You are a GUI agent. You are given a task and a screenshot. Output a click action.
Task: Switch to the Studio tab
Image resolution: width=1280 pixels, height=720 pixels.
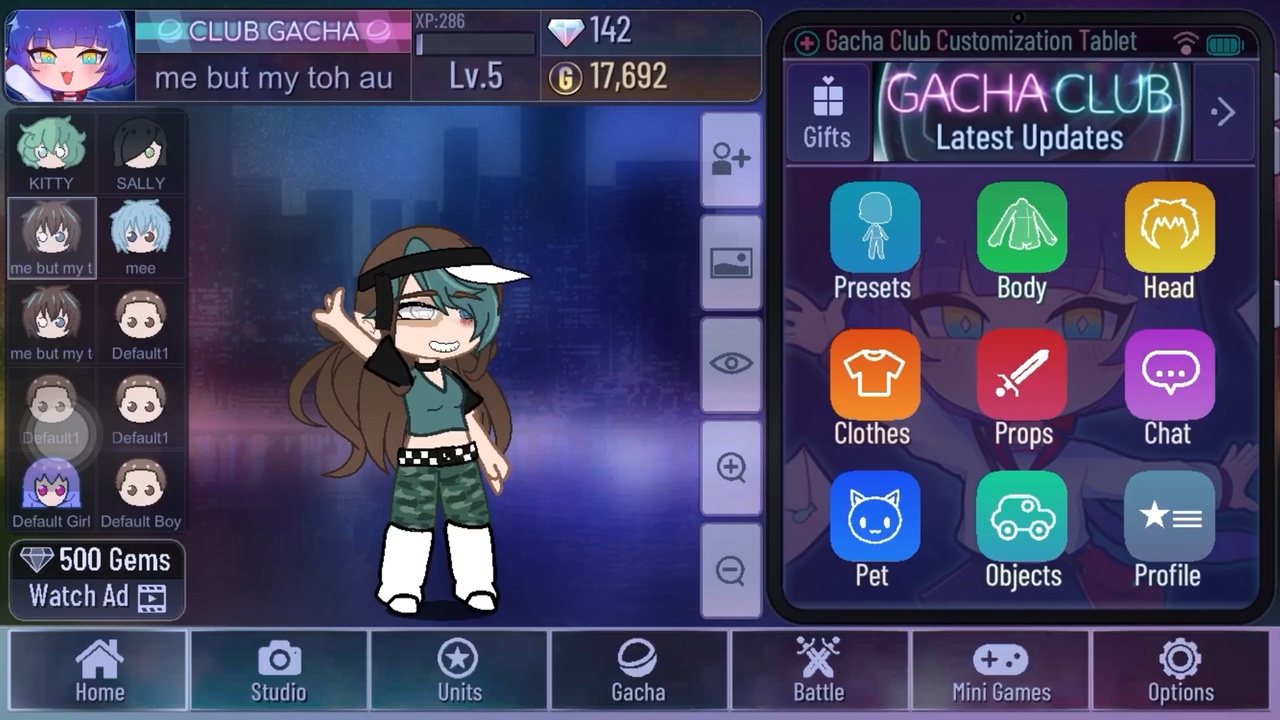click(x=279, y=671)
